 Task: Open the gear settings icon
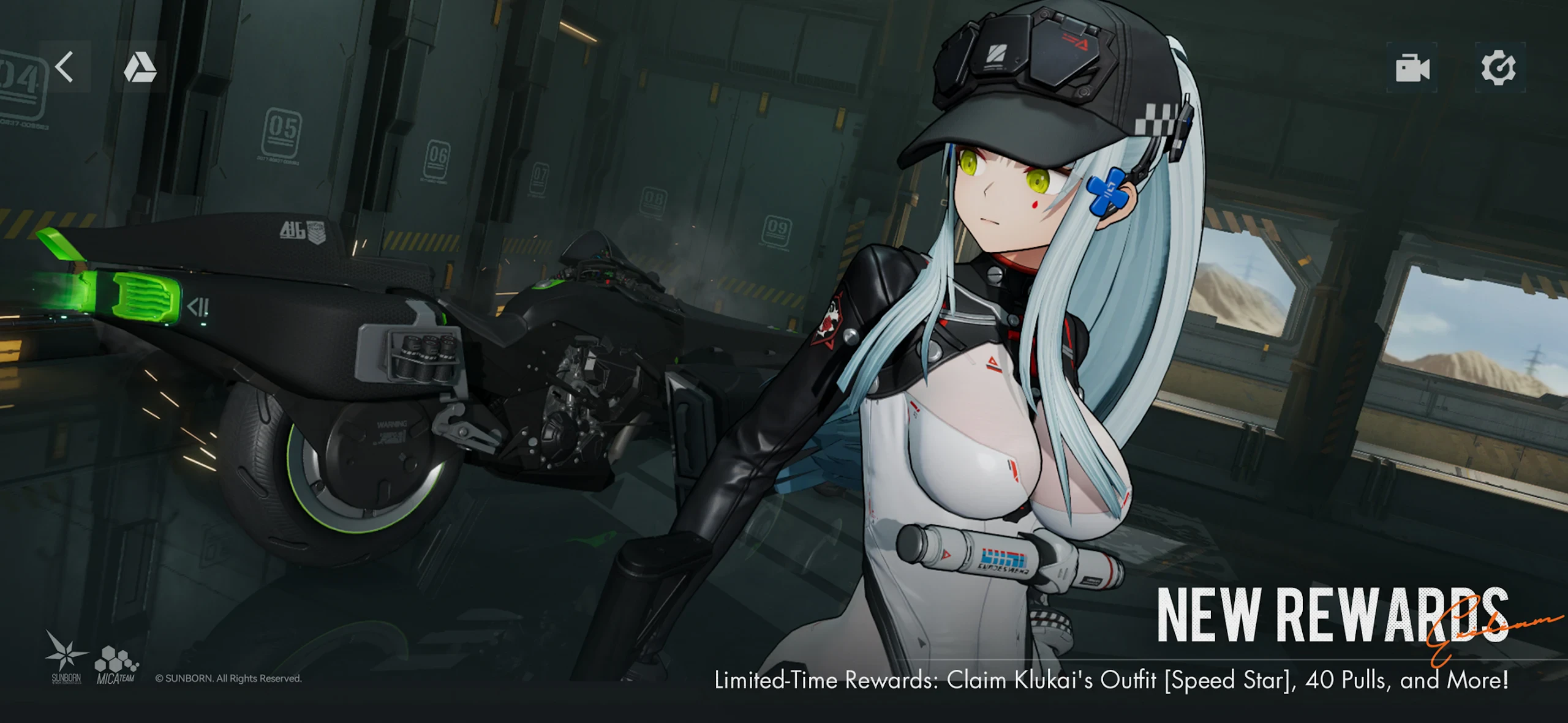1498,67
